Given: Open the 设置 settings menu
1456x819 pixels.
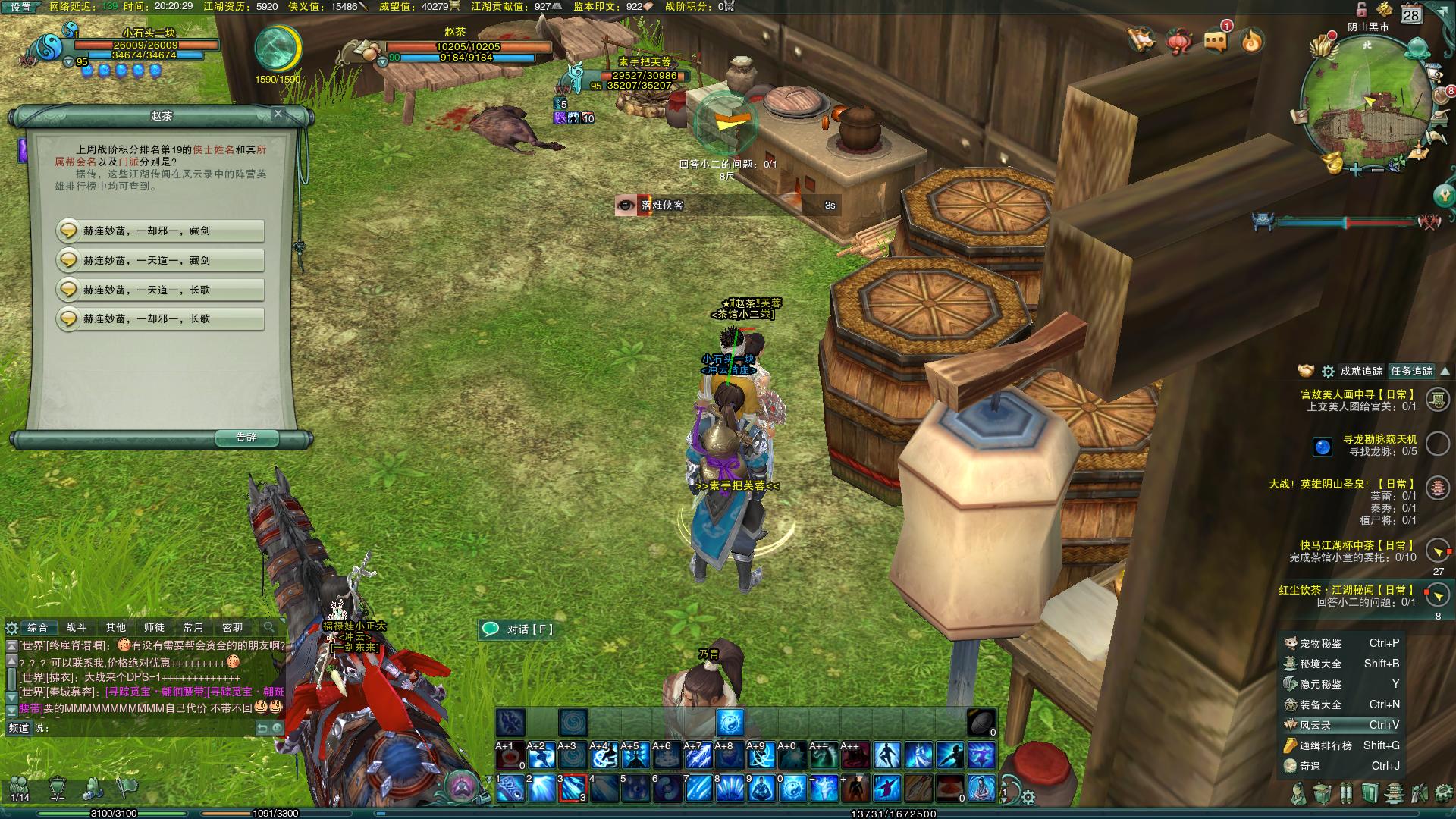Looking at the screenshot, I should pos(21,7).
